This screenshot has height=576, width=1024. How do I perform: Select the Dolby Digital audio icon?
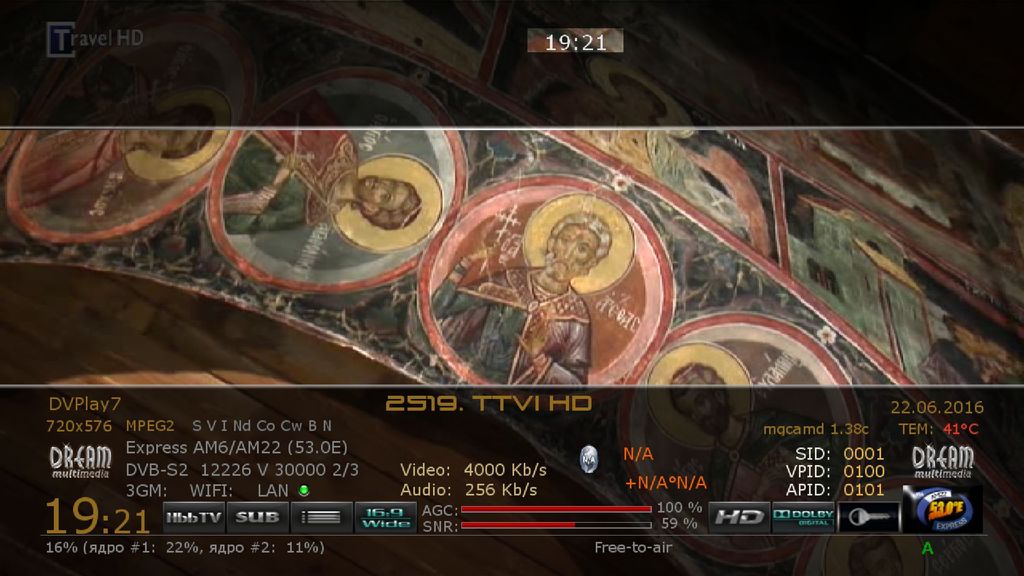803,517
